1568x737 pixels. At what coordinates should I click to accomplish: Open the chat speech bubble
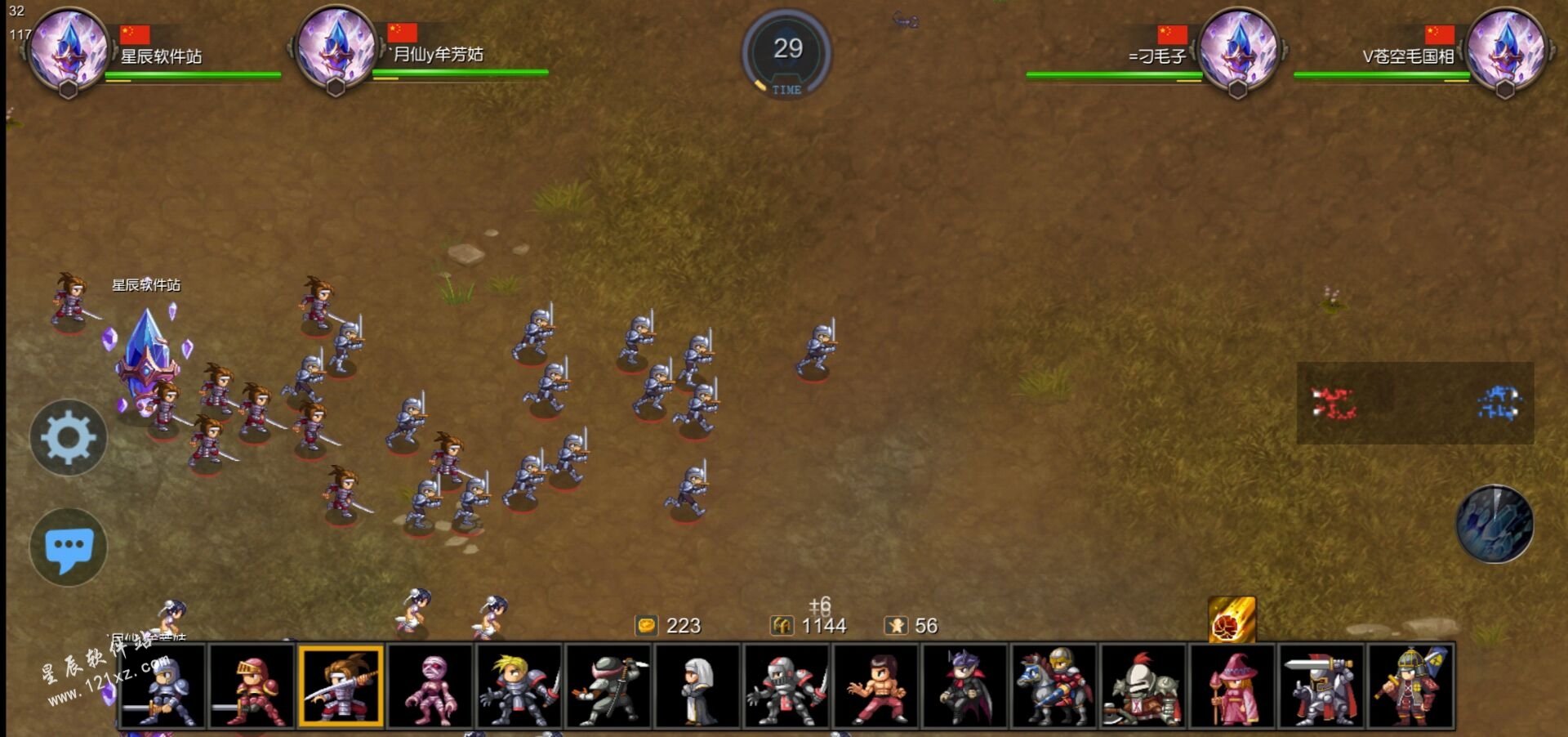69,547
